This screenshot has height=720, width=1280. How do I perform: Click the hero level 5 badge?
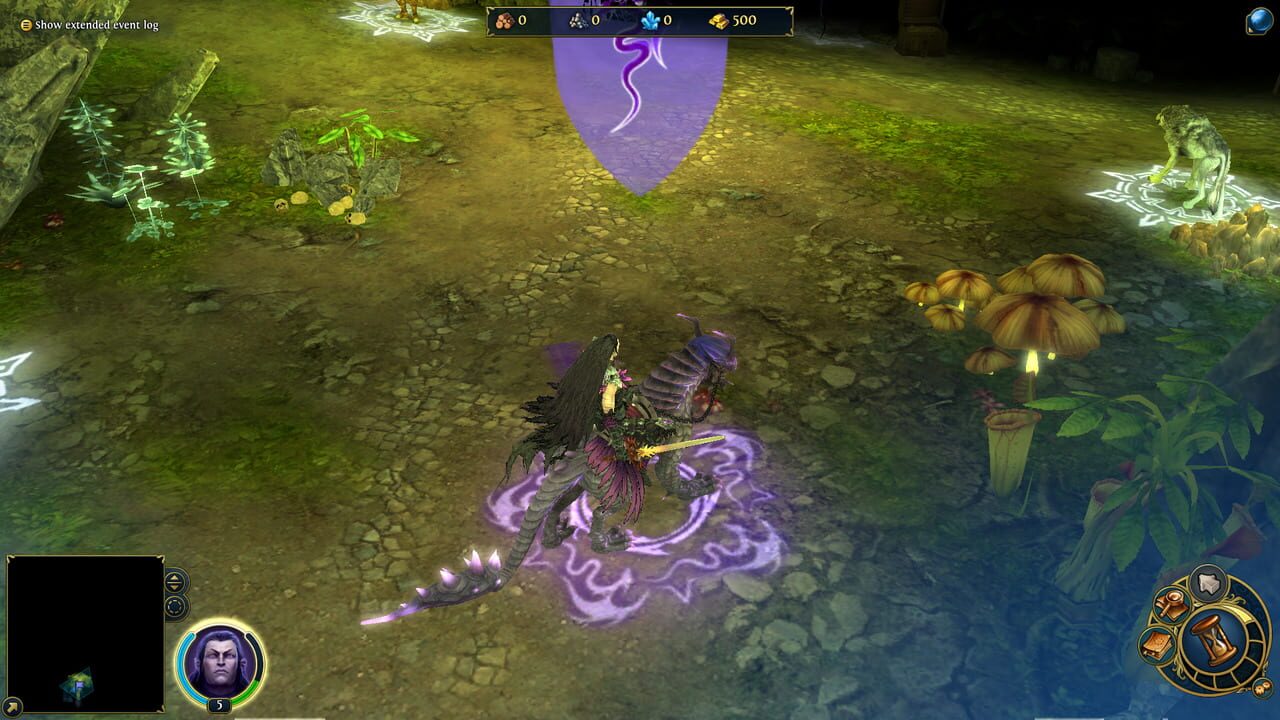coord(219,703)
